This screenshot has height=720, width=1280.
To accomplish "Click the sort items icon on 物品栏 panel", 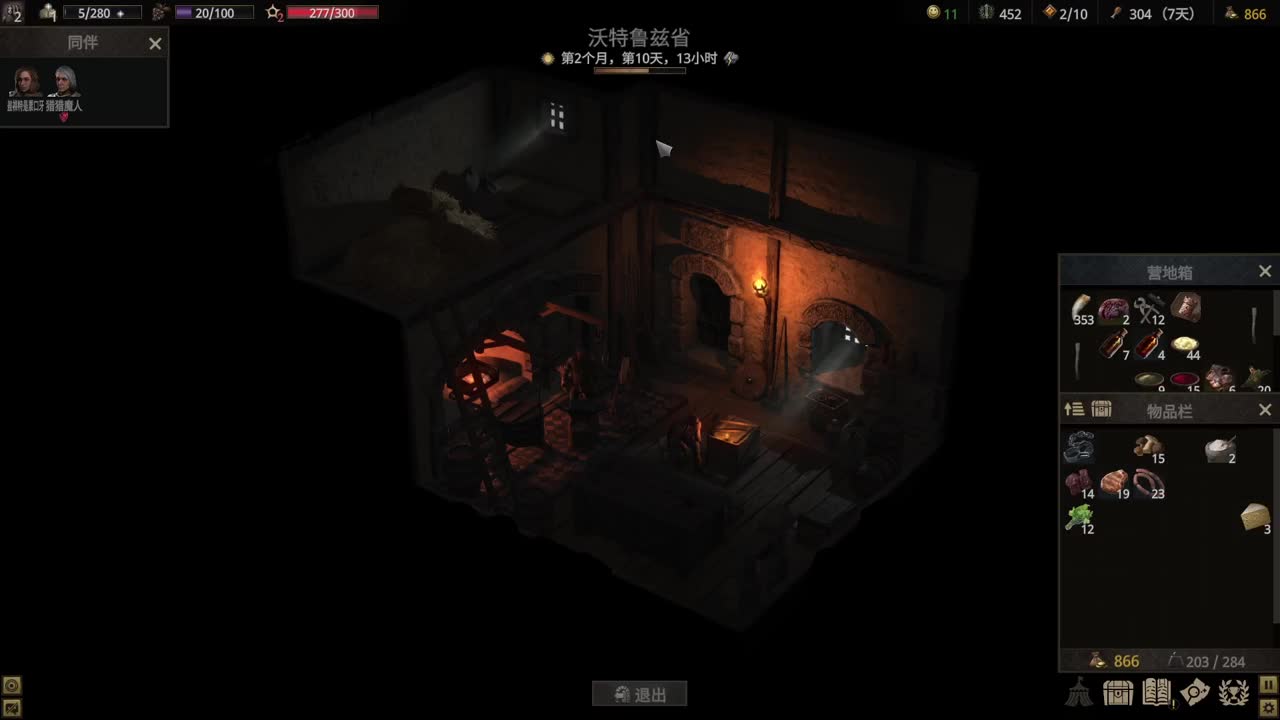I will [x=1074, y=409].
